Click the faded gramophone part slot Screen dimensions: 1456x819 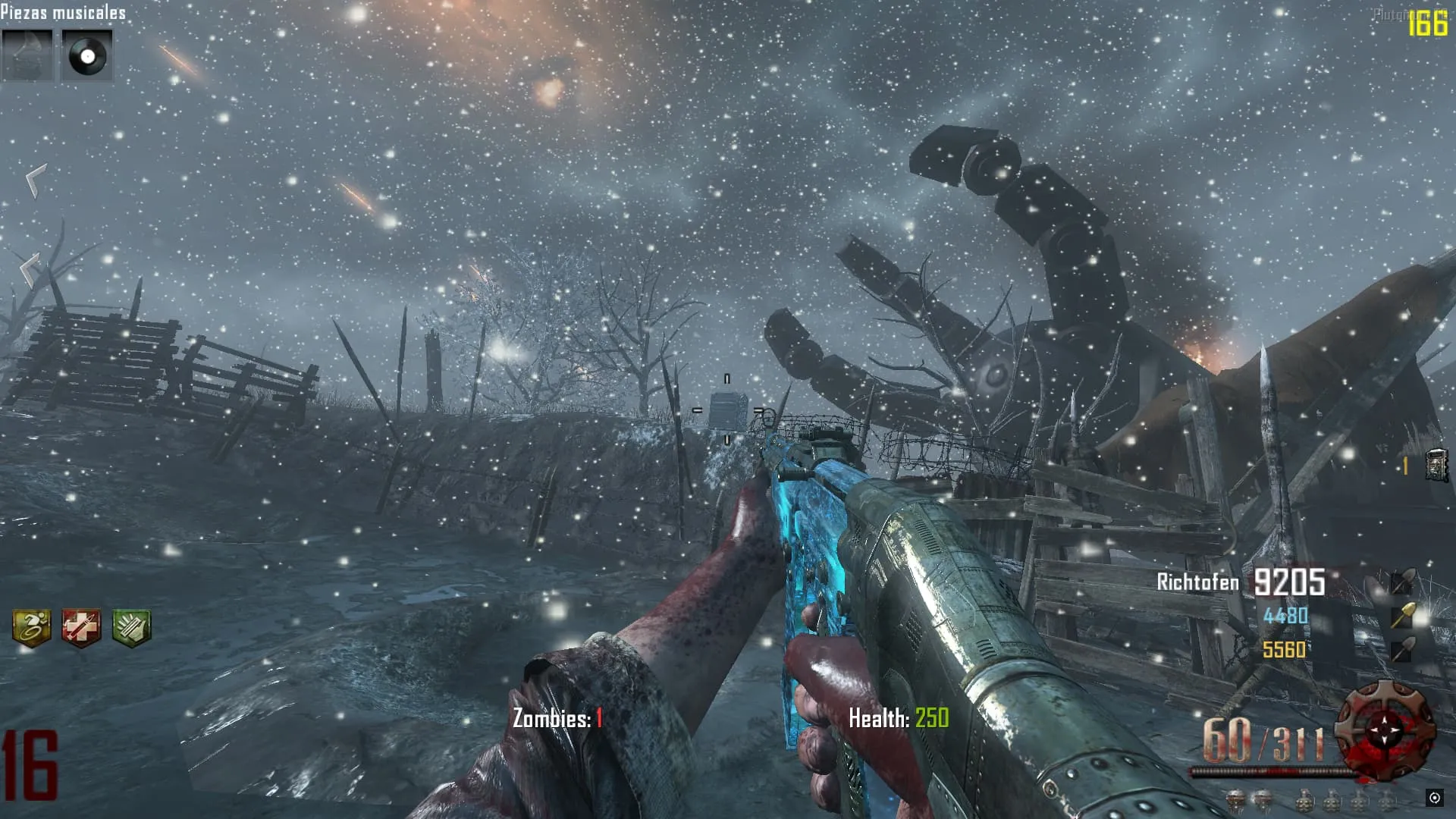(x=27, y=55)
